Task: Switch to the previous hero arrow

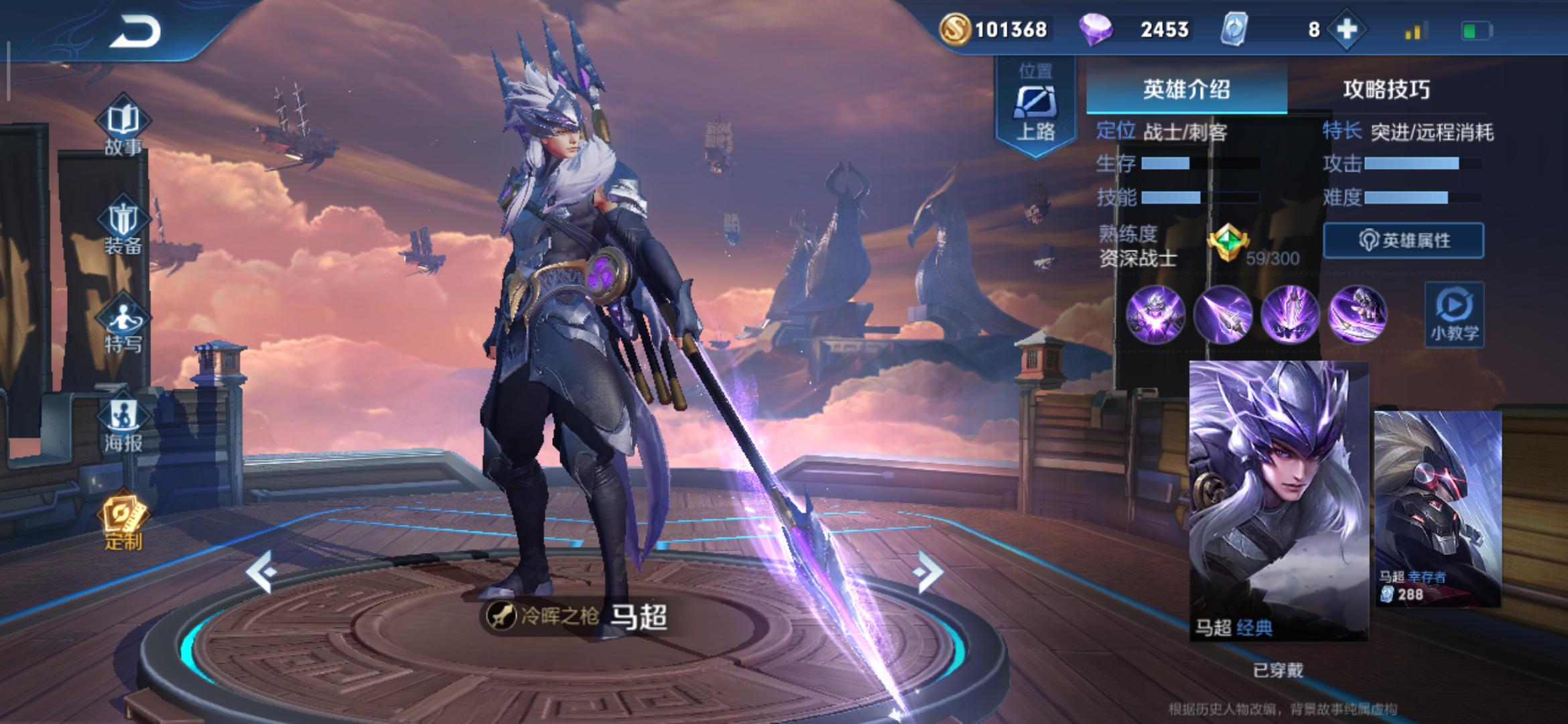Action: click(261, 571)
